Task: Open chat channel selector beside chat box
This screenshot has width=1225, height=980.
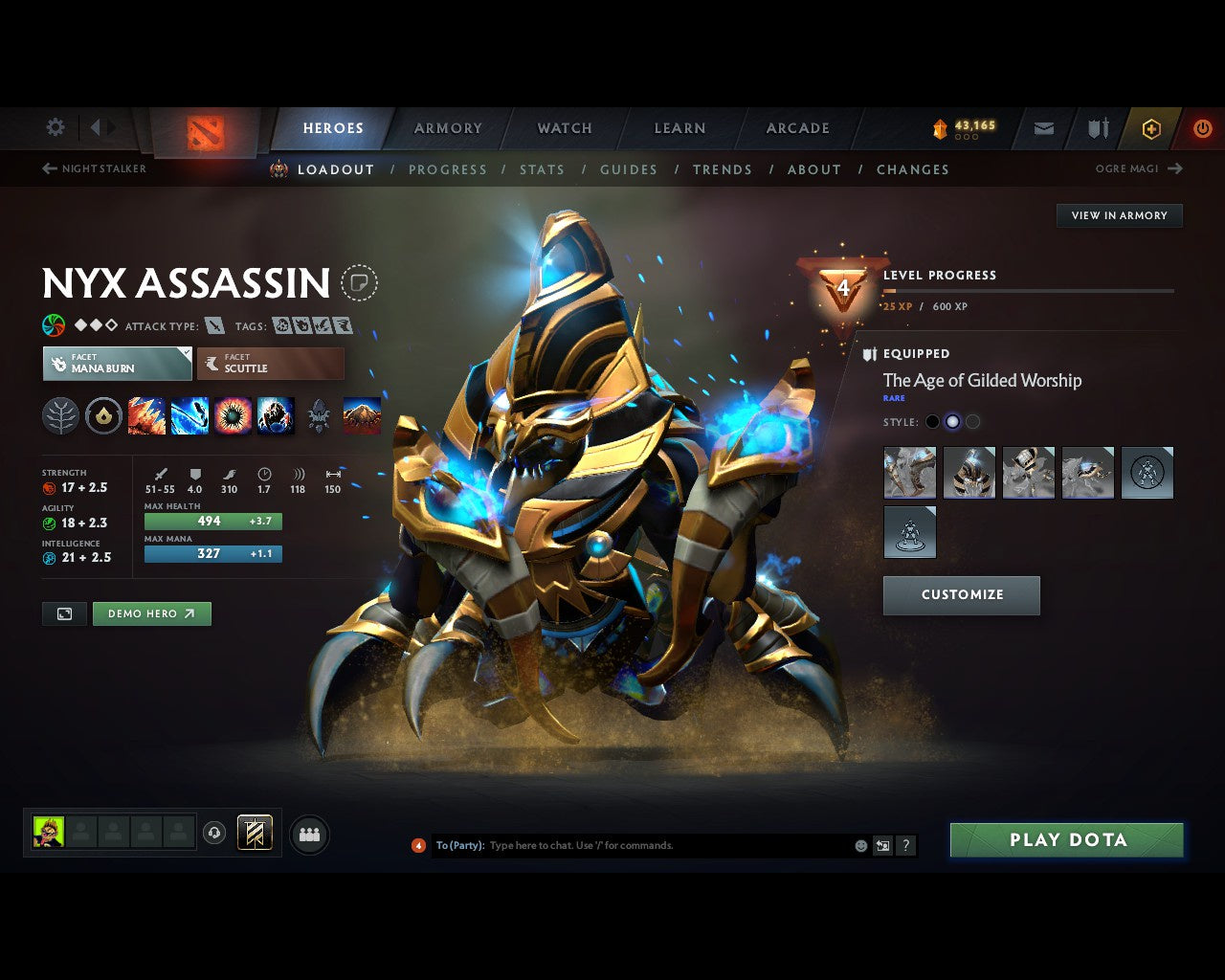Action: click(882, 845)
